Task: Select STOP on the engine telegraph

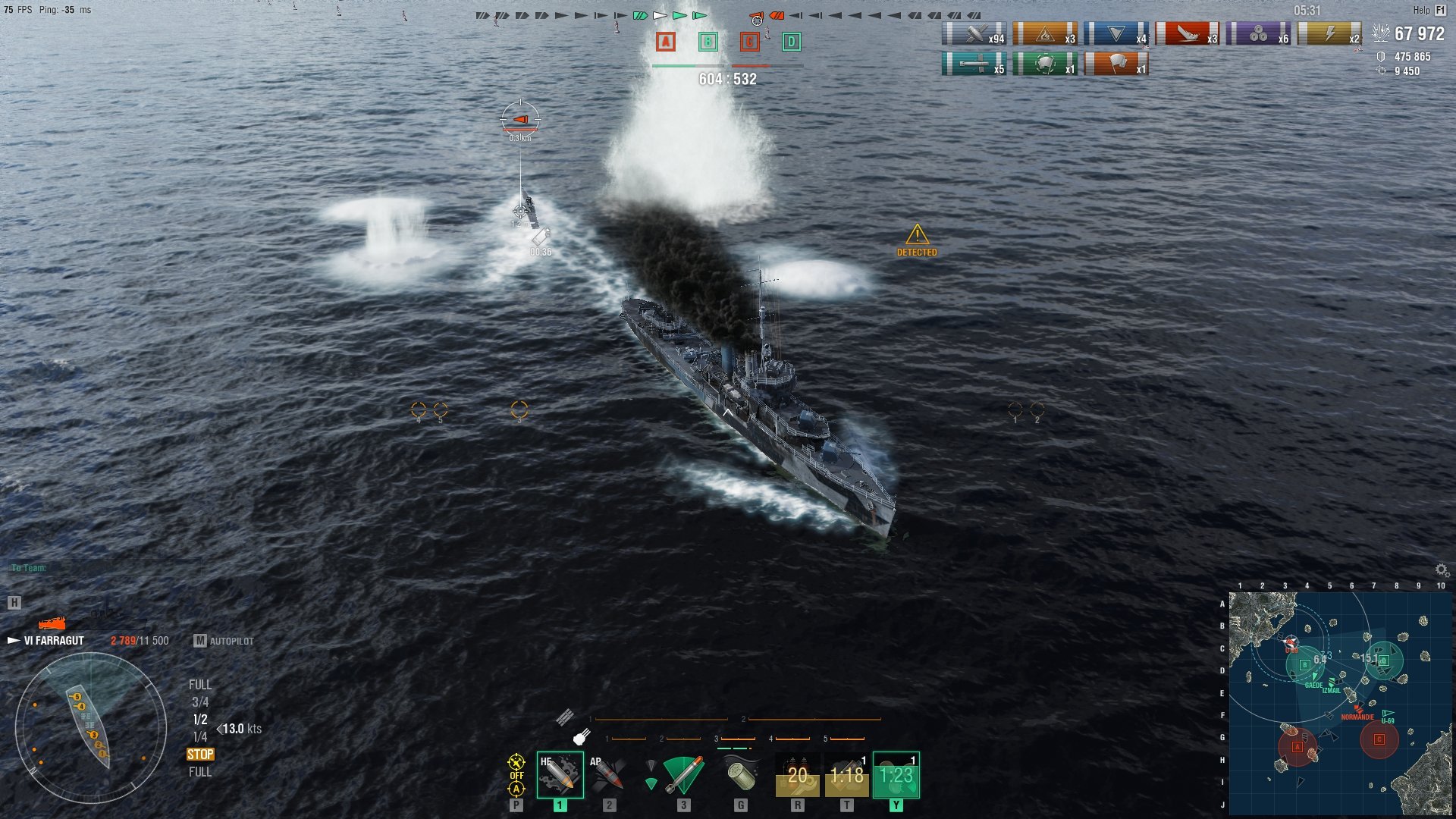Action: point(200,755)
